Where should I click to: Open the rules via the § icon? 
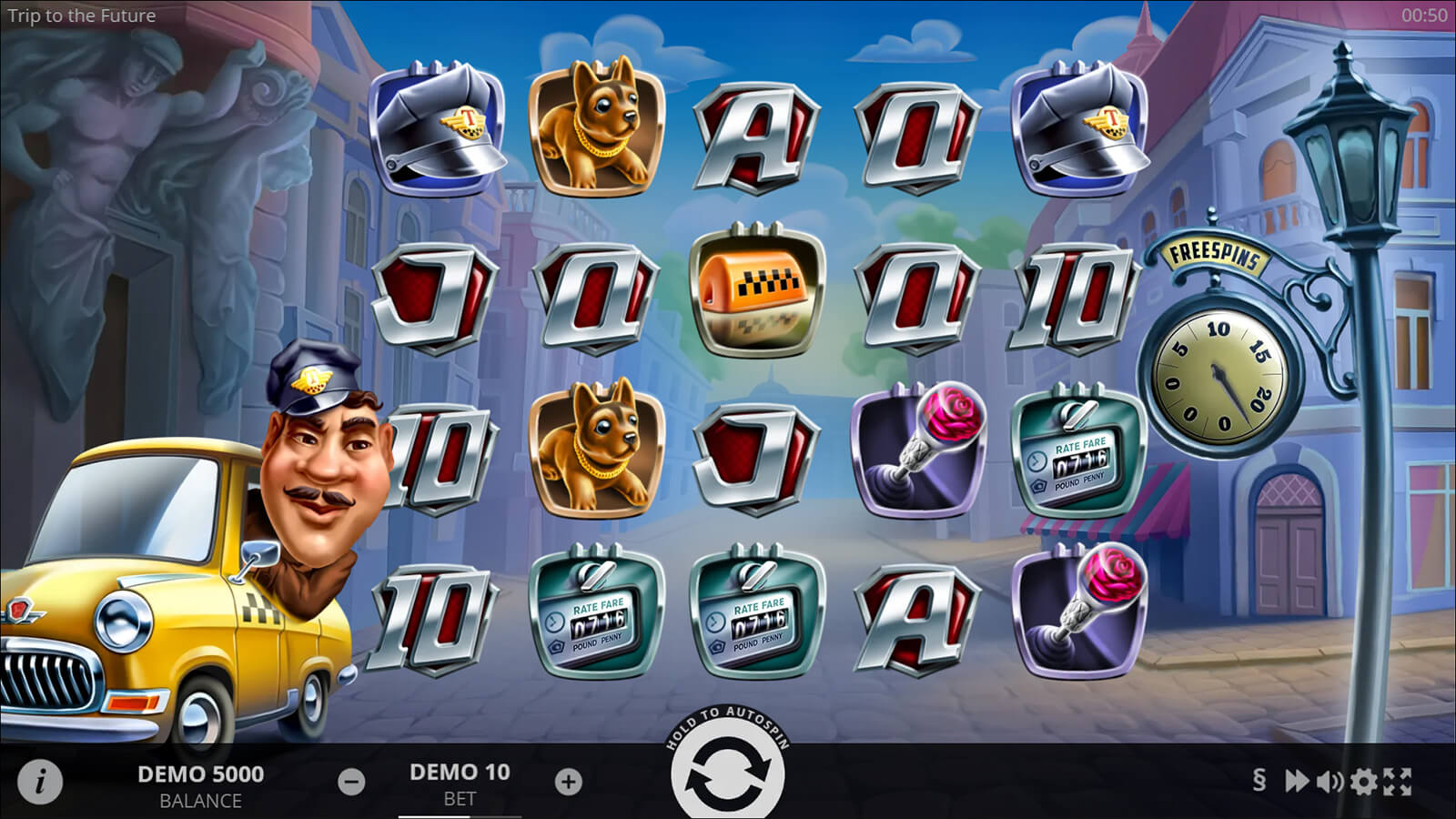point(1259,781)
